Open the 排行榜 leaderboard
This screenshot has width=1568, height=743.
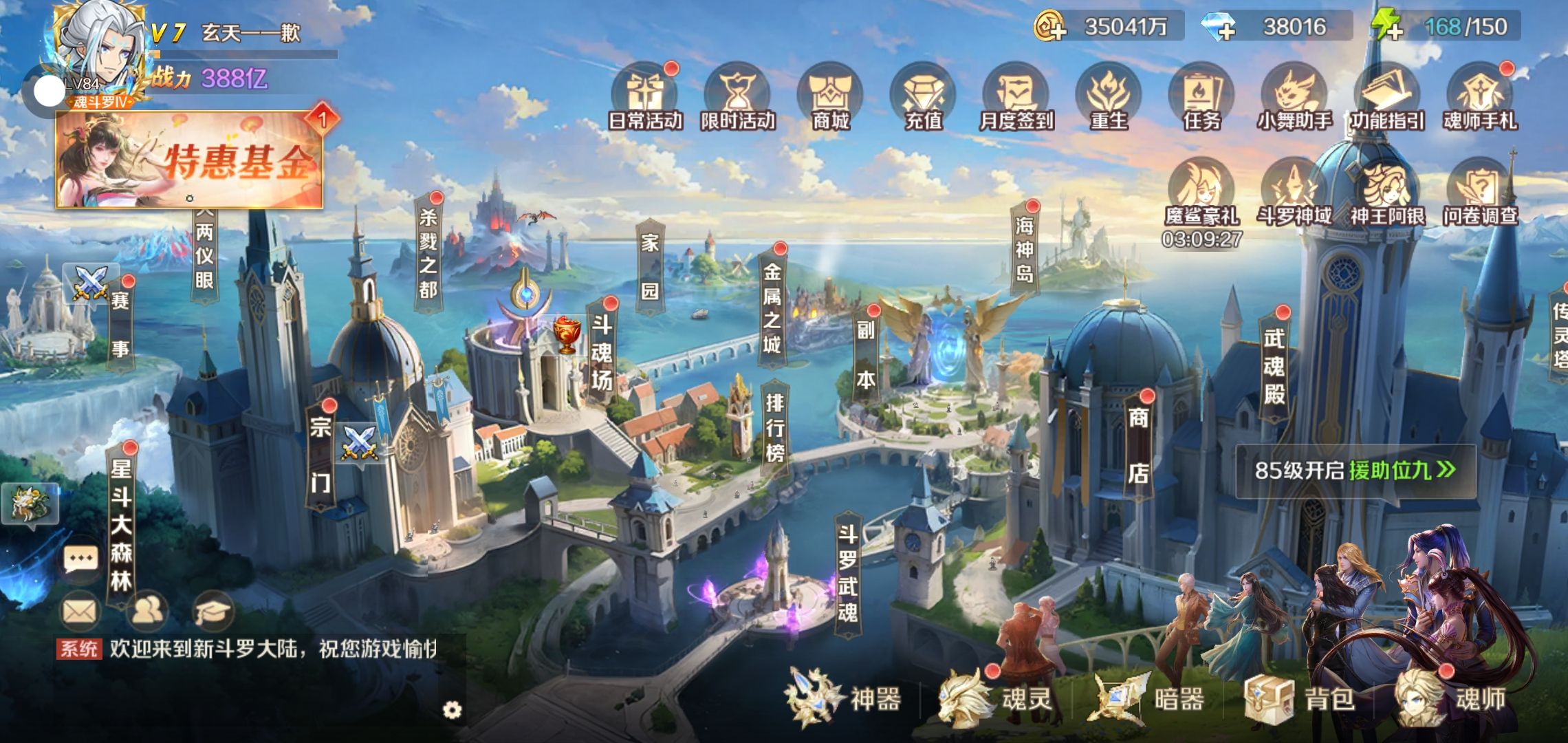pos(775,427)
